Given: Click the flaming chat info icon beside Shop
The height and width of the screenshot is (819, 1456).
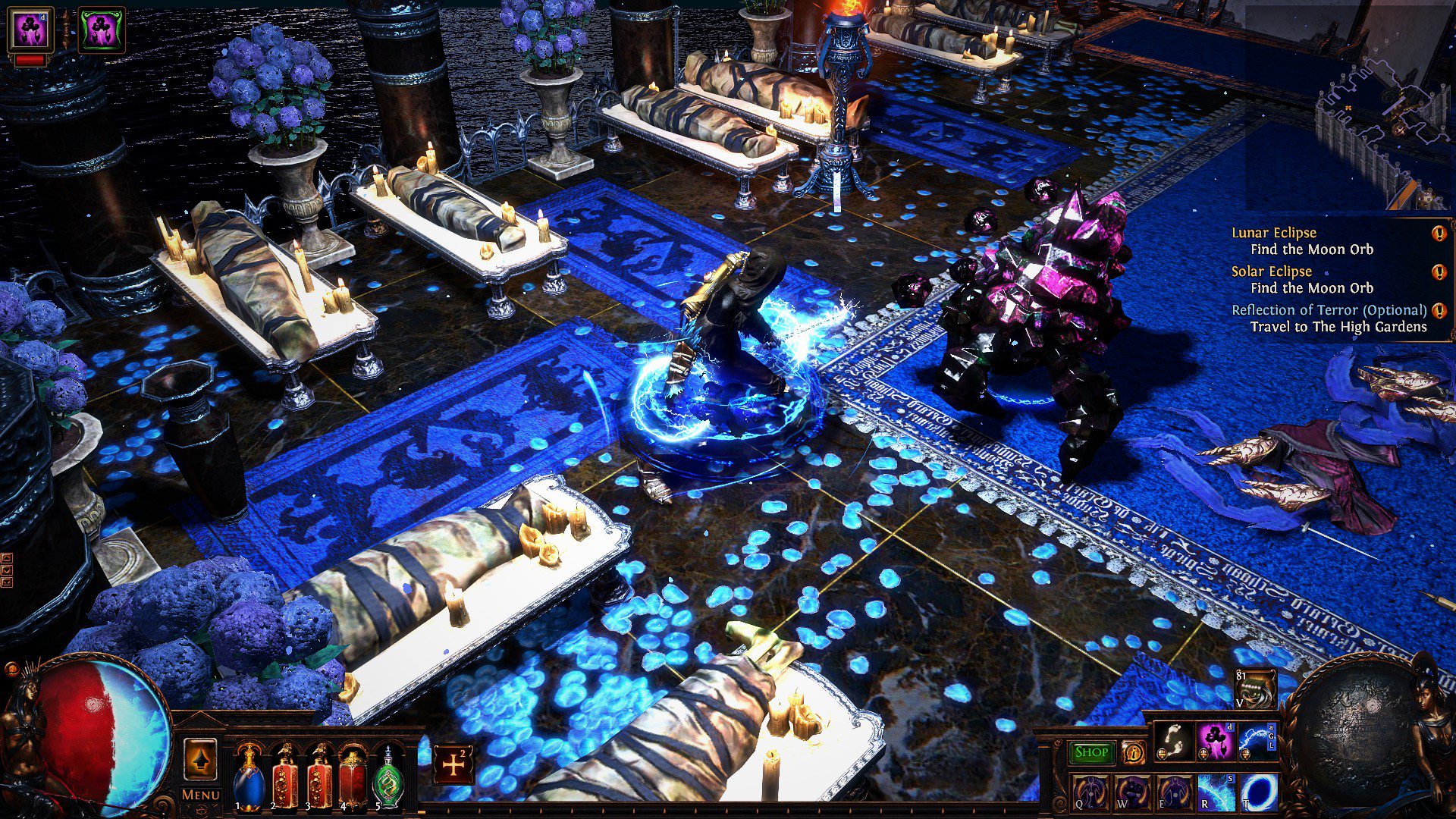Looking at the screenshot, I should pyautogui.click(x=1133, y=753).
